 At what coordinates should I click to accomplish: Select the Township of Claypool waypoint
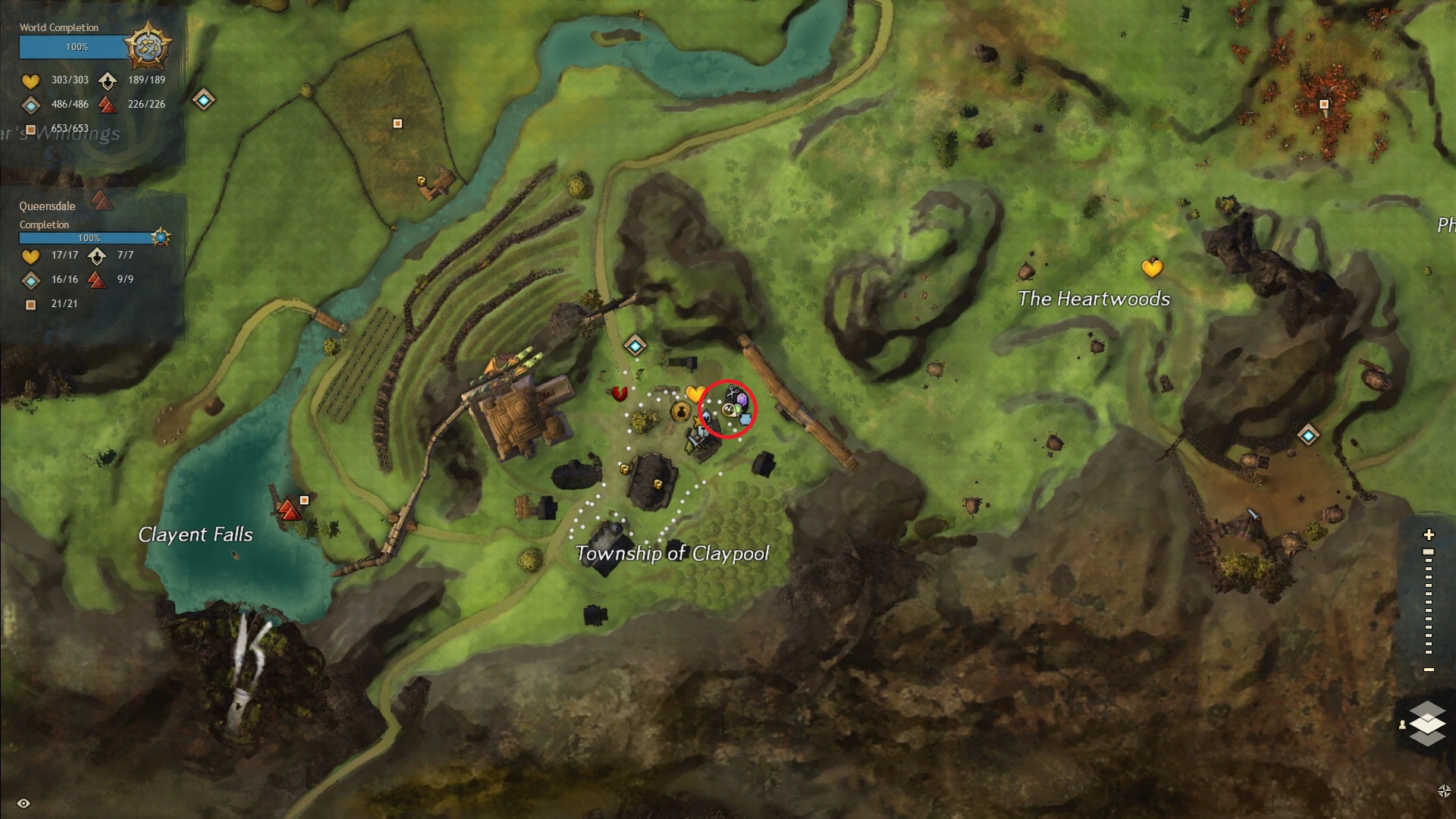pyautogui.click(x=635, y=347)
